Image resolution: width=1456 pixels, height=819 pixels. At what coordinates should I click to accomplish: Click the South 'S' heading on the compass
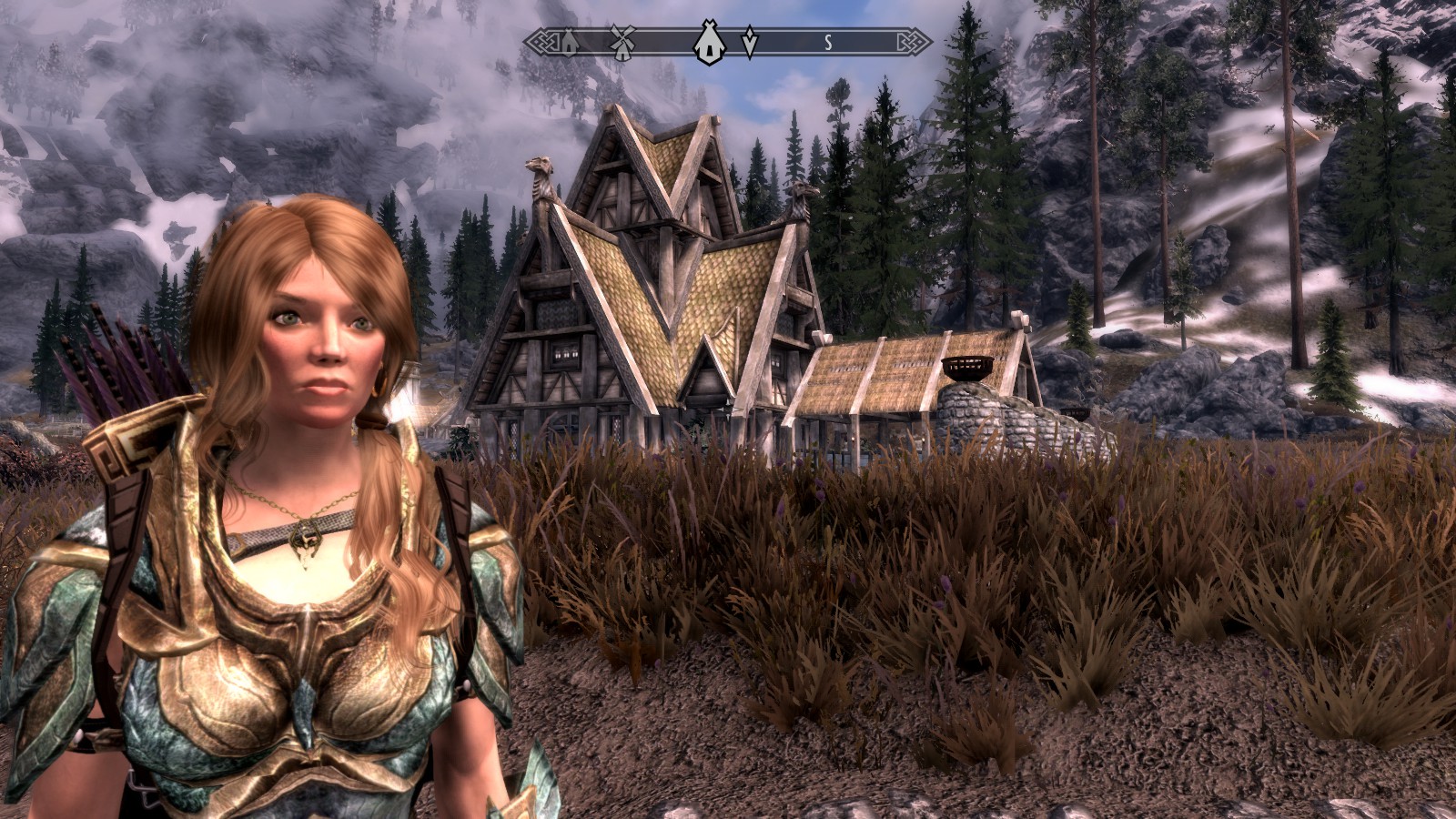(828, 42)
